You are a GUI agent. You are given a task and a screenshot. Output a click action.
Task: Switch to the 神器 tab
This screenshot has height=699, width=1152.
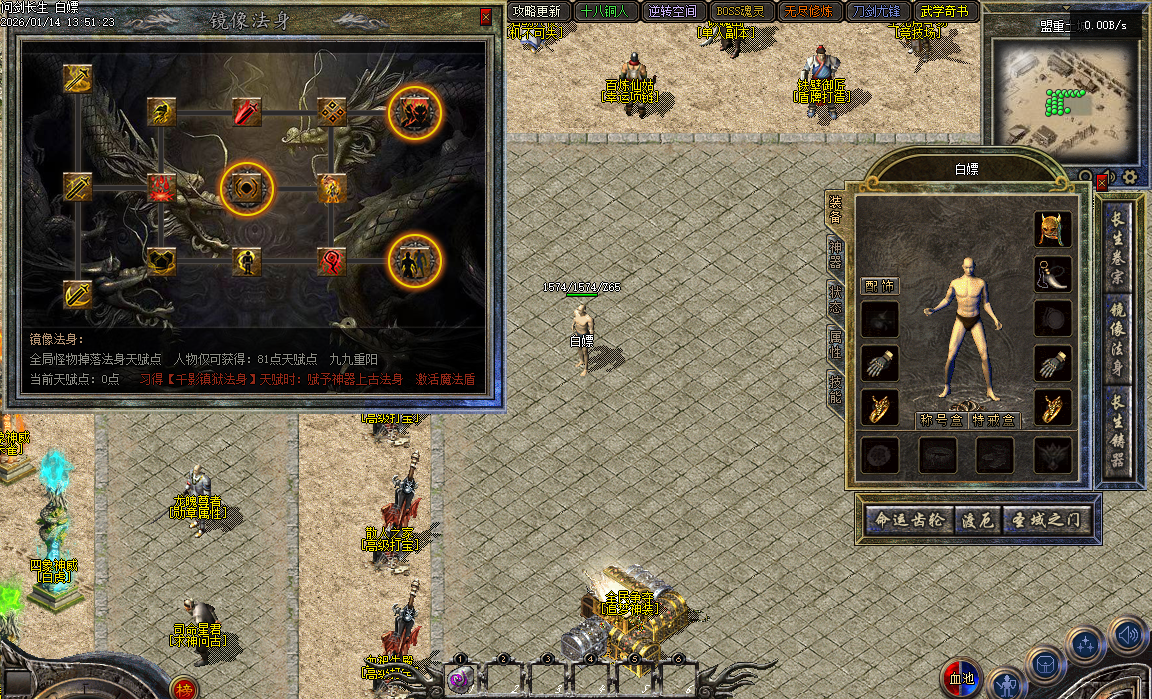(836, 255)
